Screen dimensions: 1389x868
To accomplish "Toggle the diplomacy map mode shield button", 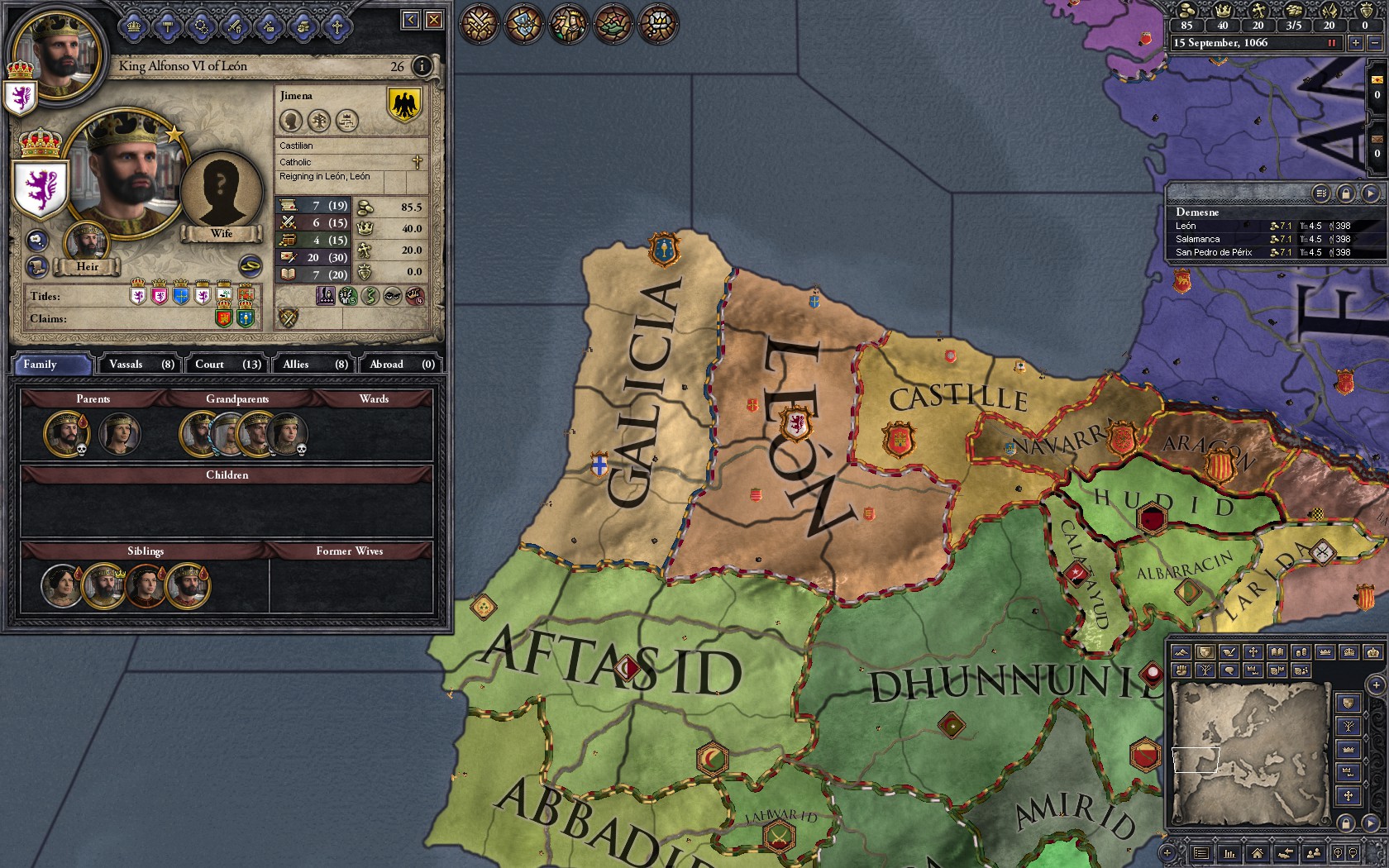I will click(1206, 652).
